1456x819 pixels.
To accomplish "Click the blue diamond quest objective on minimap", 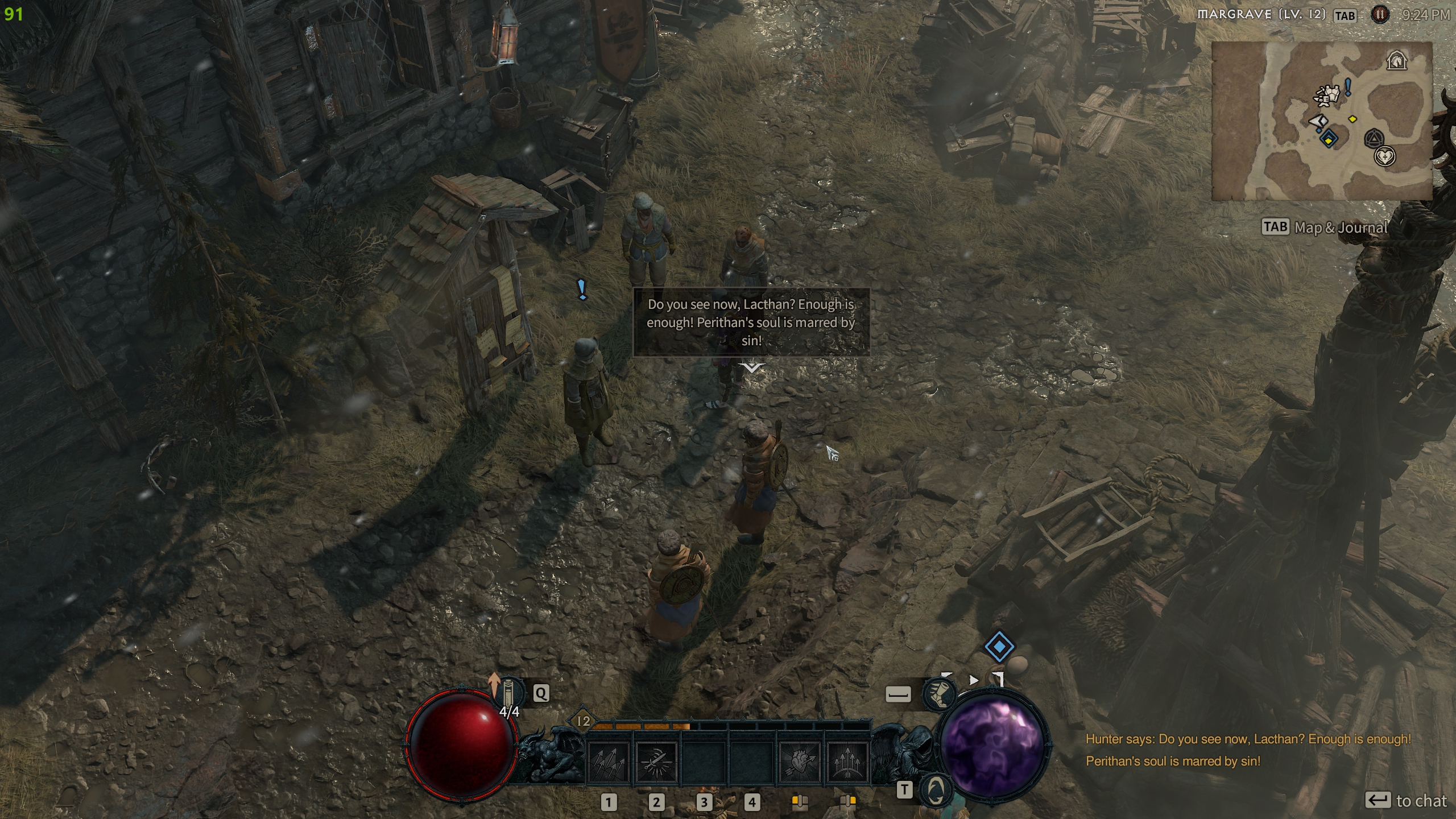I will pos(1329,138).
